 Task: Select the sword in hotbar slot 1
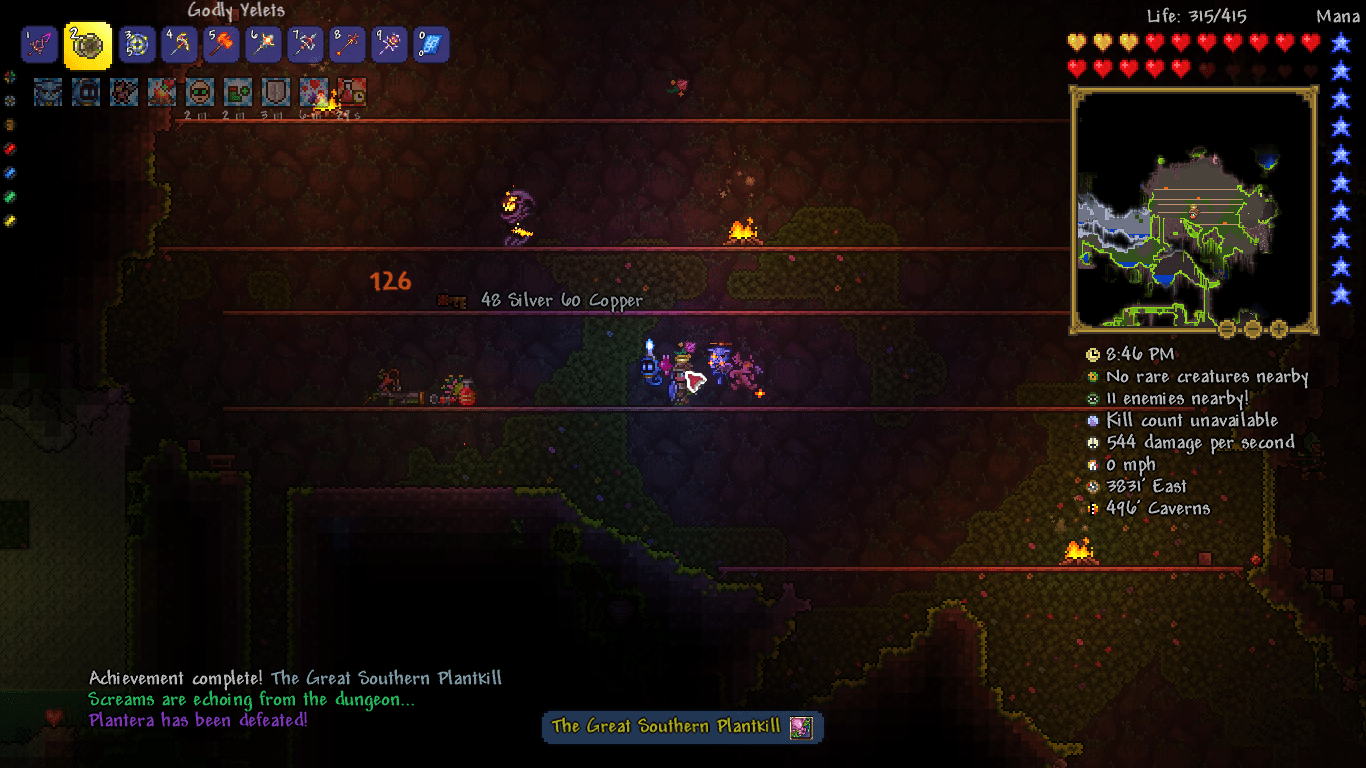(39, 44)
